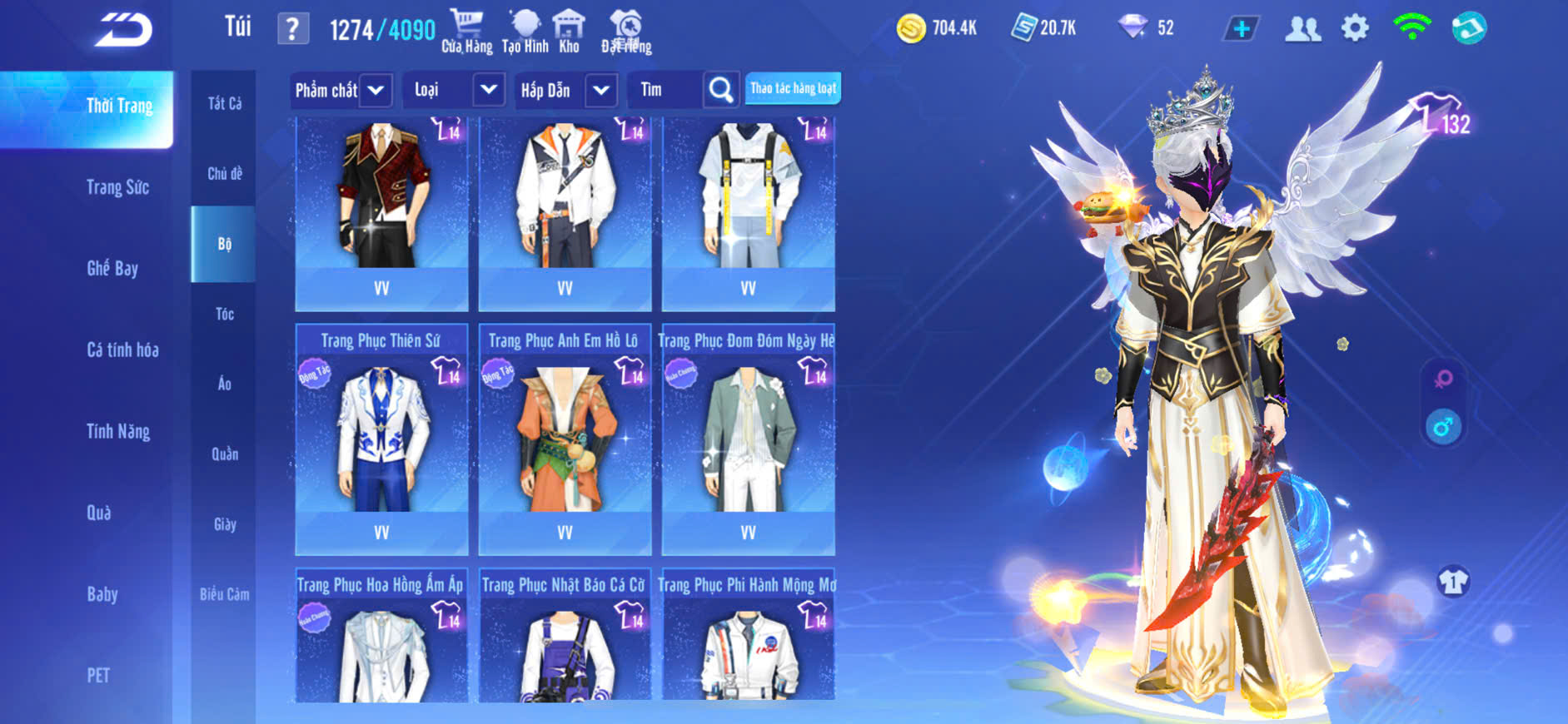The width and height of the screenshot is (1568, 724).
Task: Open settings gear icon
Action: pos(1355,28)
